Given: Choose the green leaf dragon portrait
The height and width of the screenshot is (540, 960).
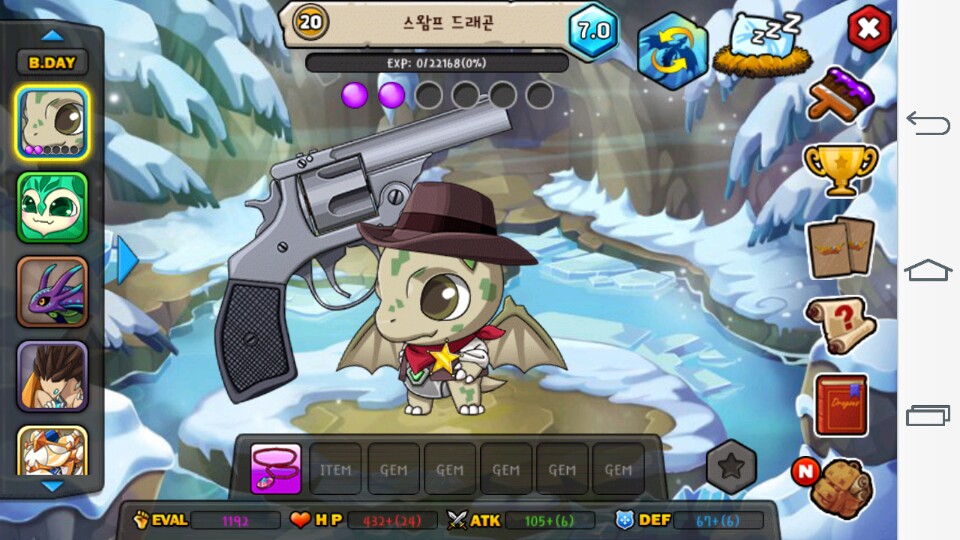Looking at the screenshot, I should pos(52,208).
